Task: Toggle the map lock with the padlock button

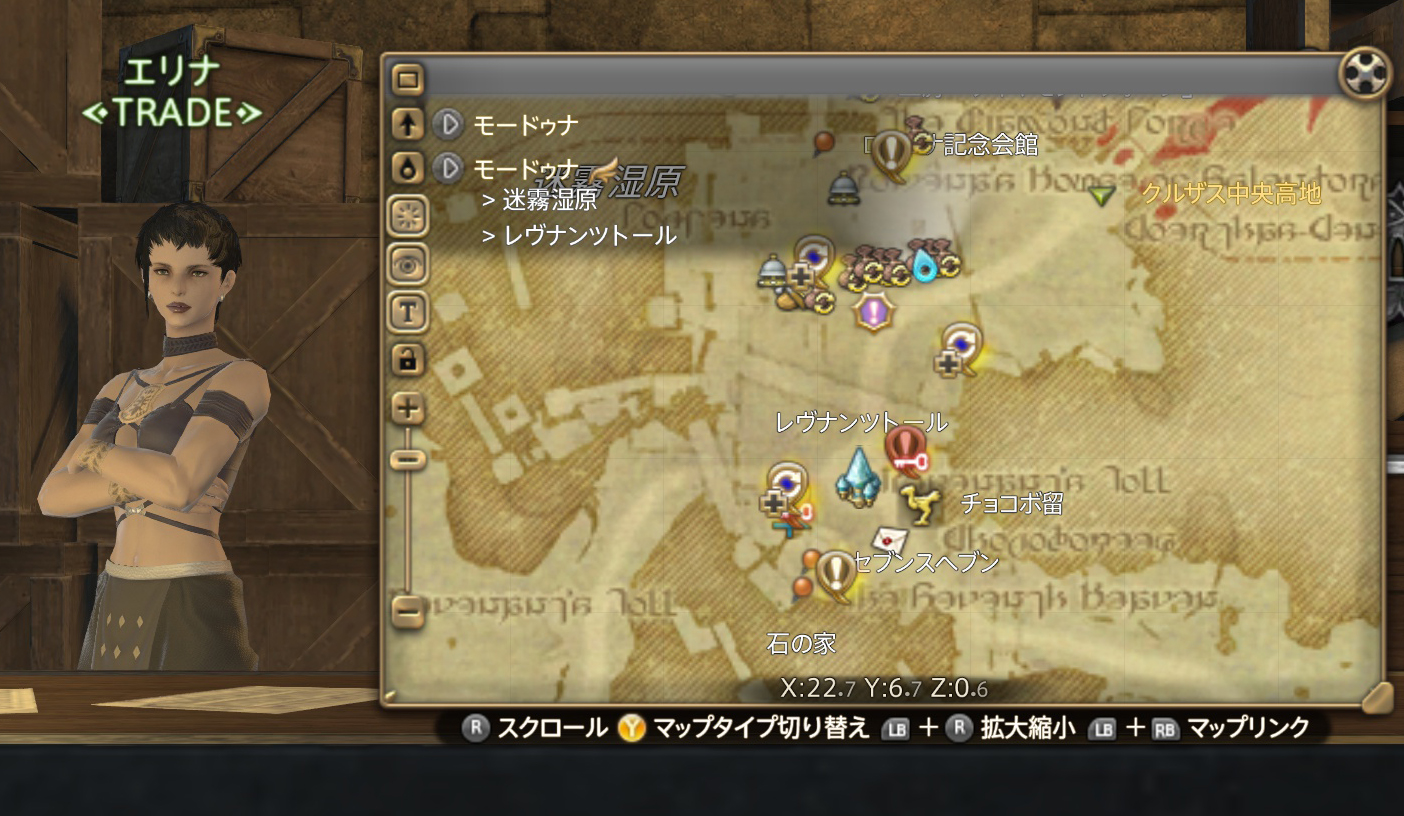Action: tap(409, 357)
